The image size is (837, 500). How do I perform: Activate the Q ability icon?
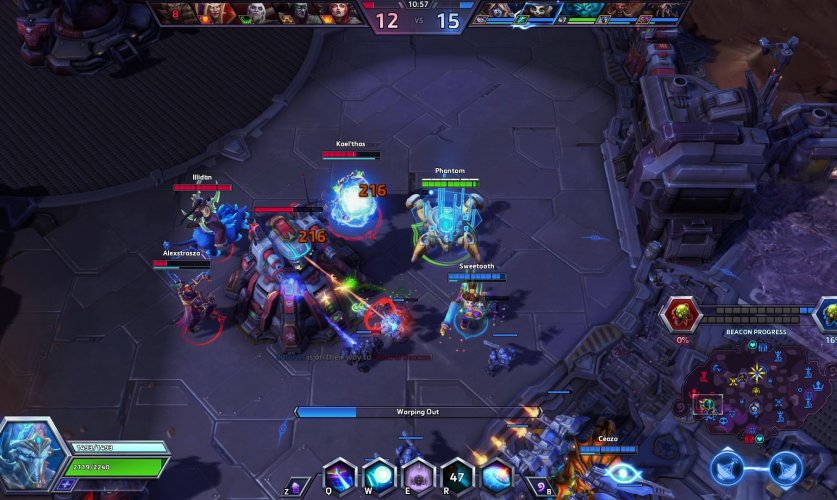(340, 475)
